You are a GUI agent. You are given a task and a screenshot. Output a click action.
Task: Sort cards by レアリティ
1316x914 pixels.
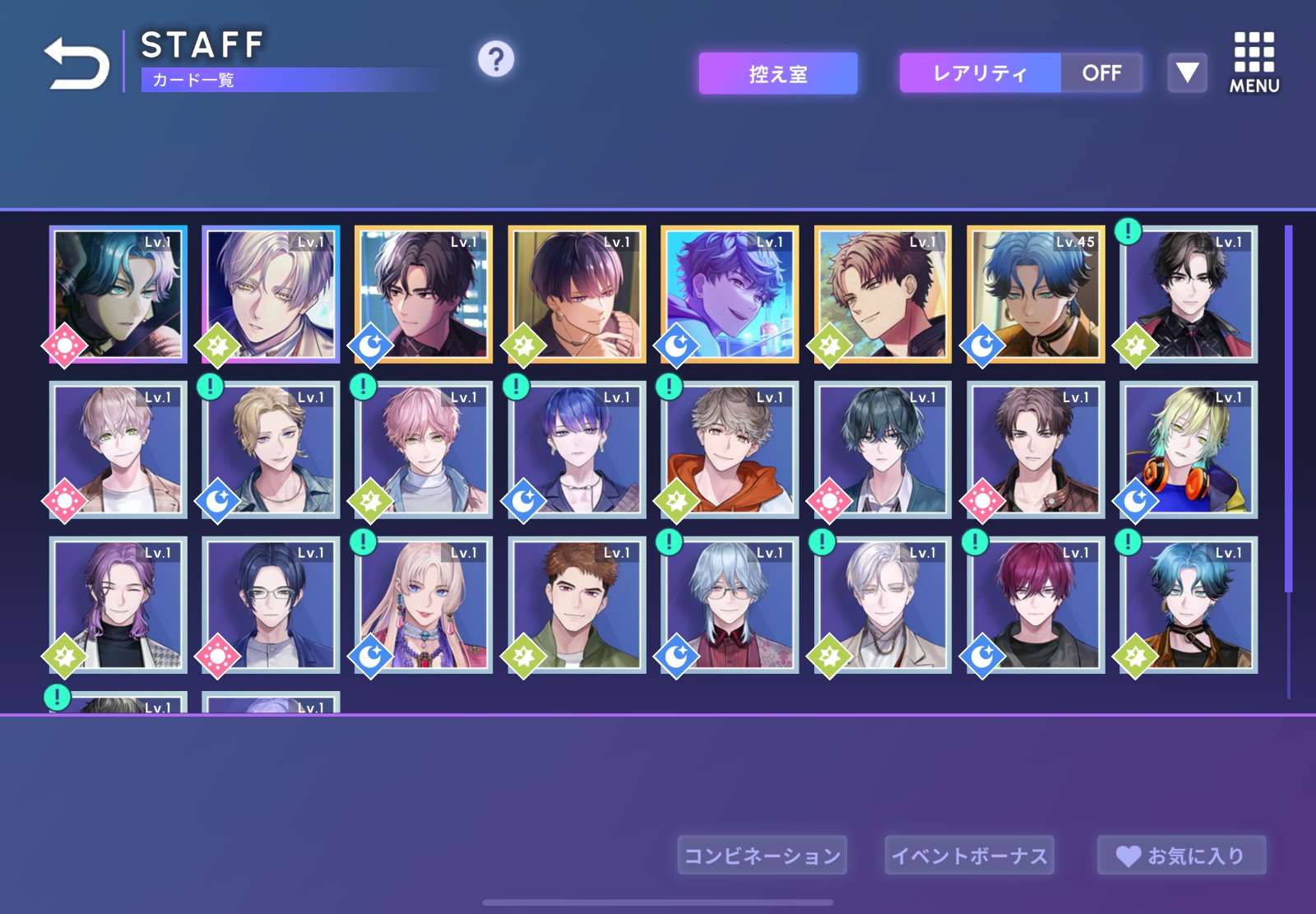tap(980, 73)
